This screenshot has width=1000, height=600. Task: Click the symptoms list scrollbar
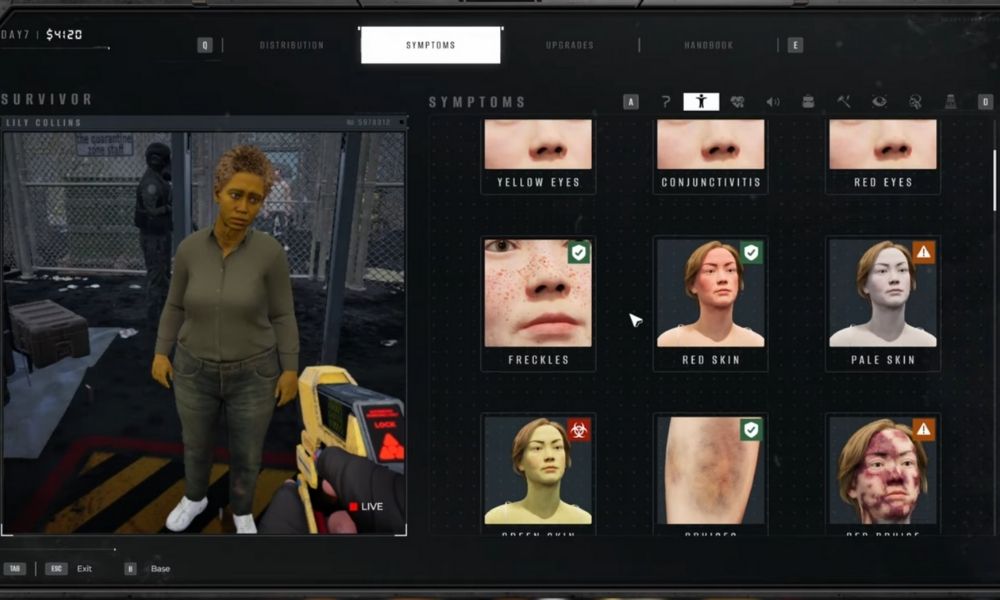coord(993,180)
